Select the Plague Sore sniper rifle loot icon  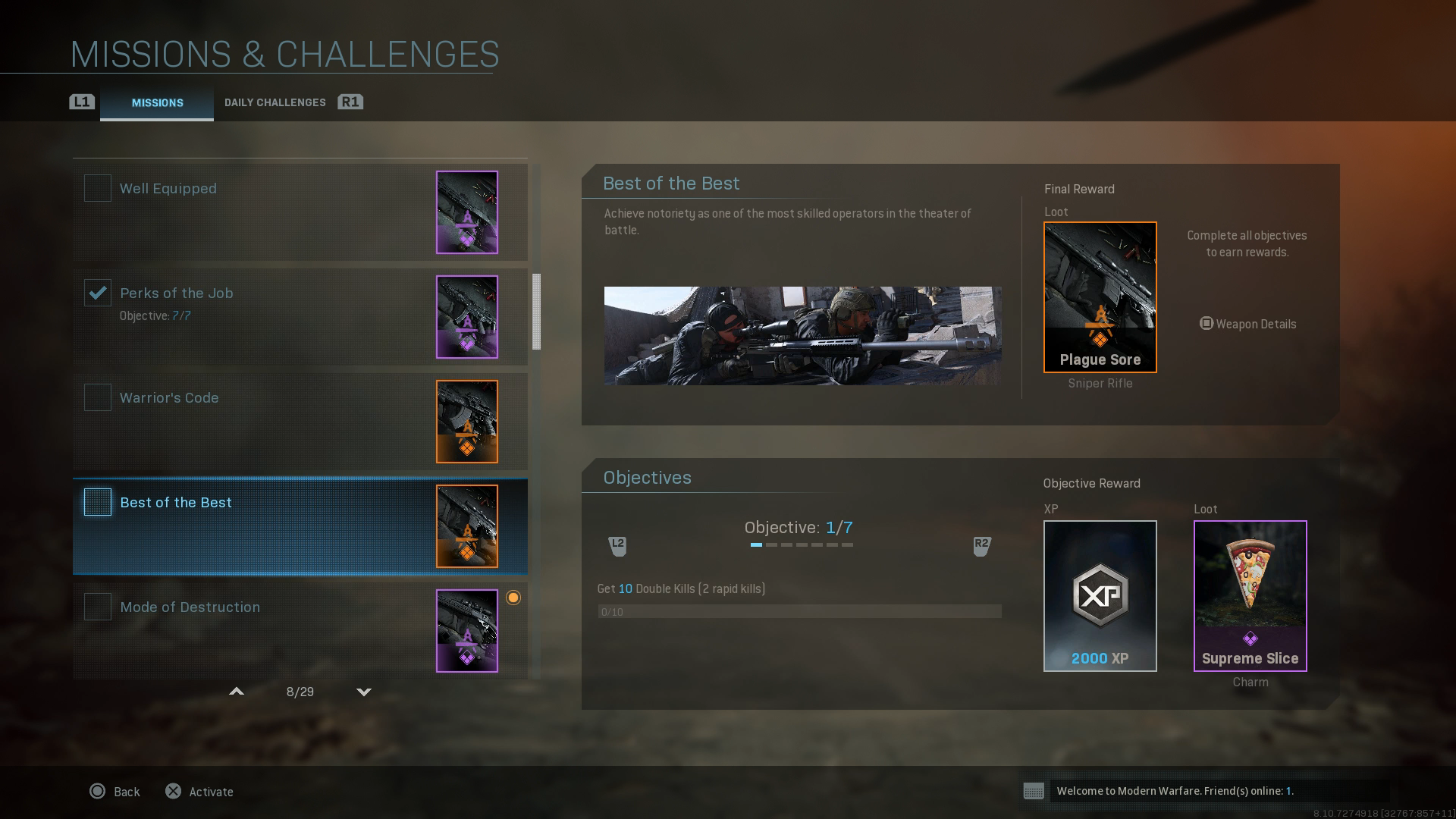(x=1100, y=296)
